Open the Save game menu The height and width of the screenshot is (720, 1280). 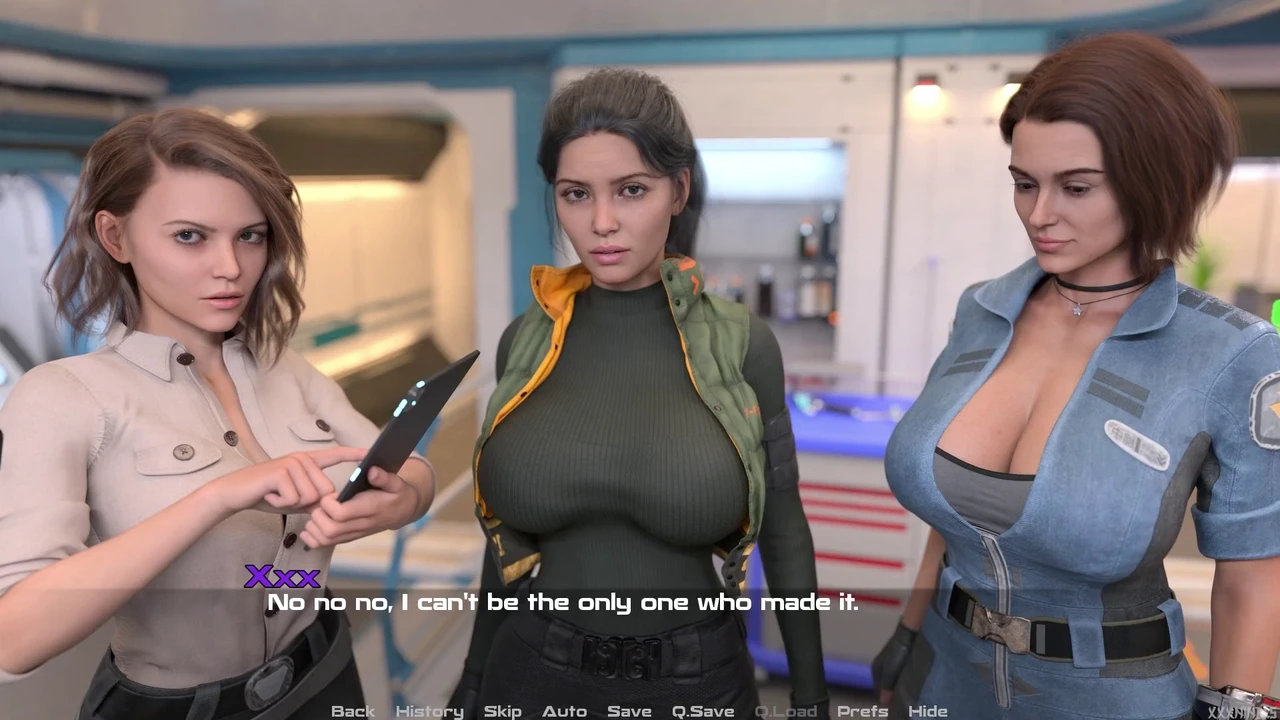pyautogui.click(x=629, y=711)
